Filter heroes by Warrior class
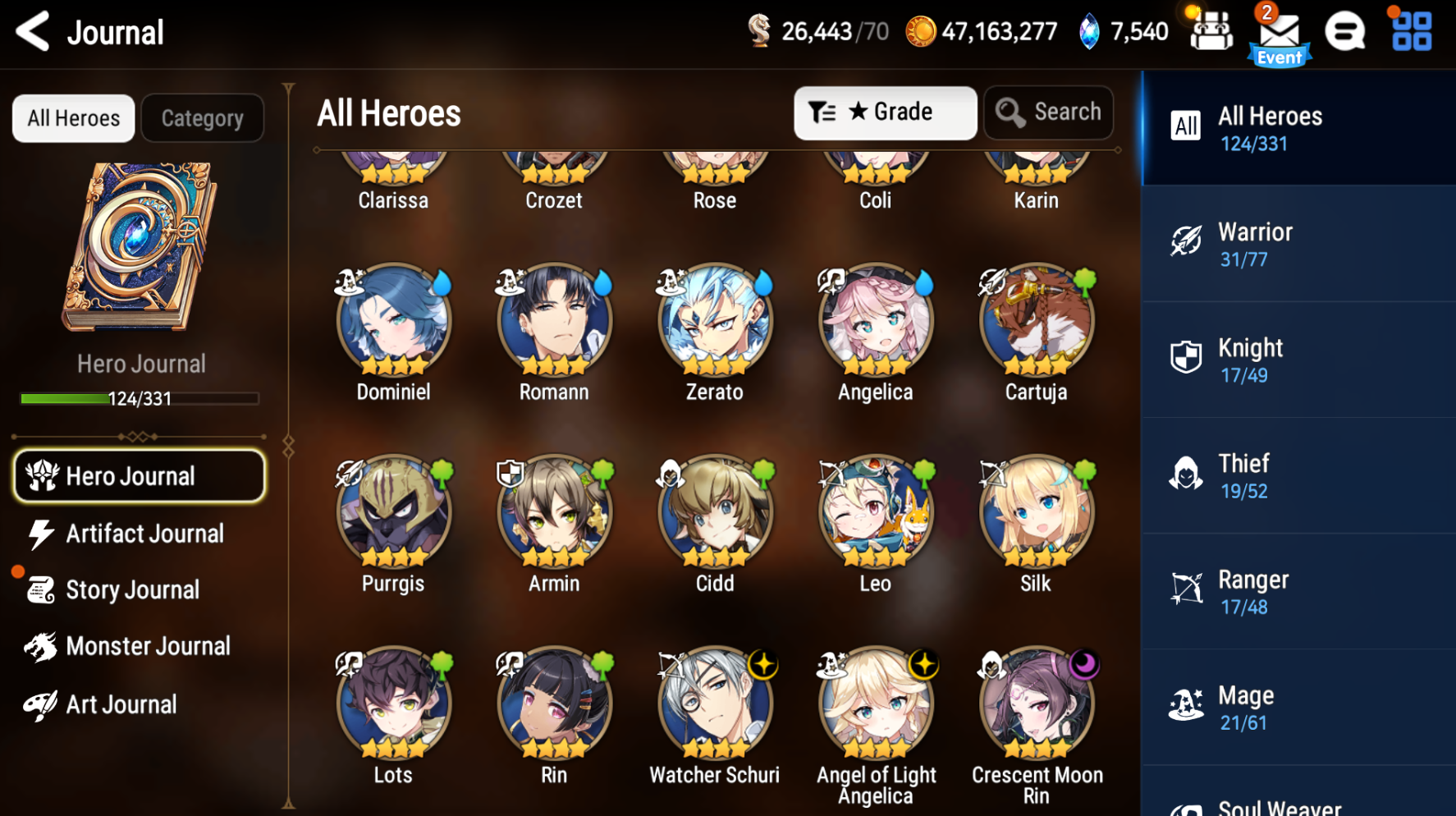The height and width of the screenshot is (816, 1456). coord(1298,245)
